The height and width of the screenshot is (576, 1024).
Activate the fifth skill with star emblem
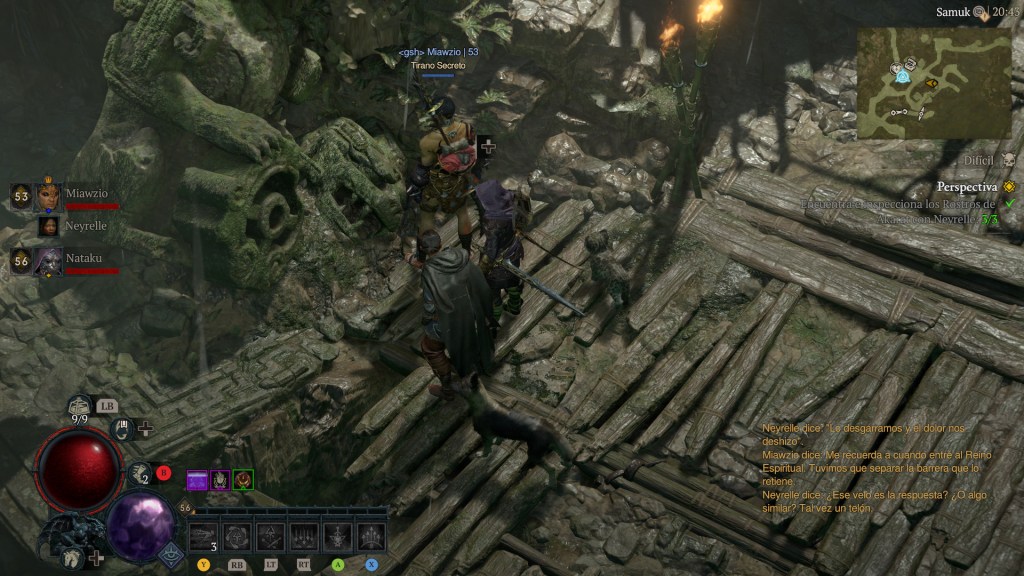(x=338, y=537)
